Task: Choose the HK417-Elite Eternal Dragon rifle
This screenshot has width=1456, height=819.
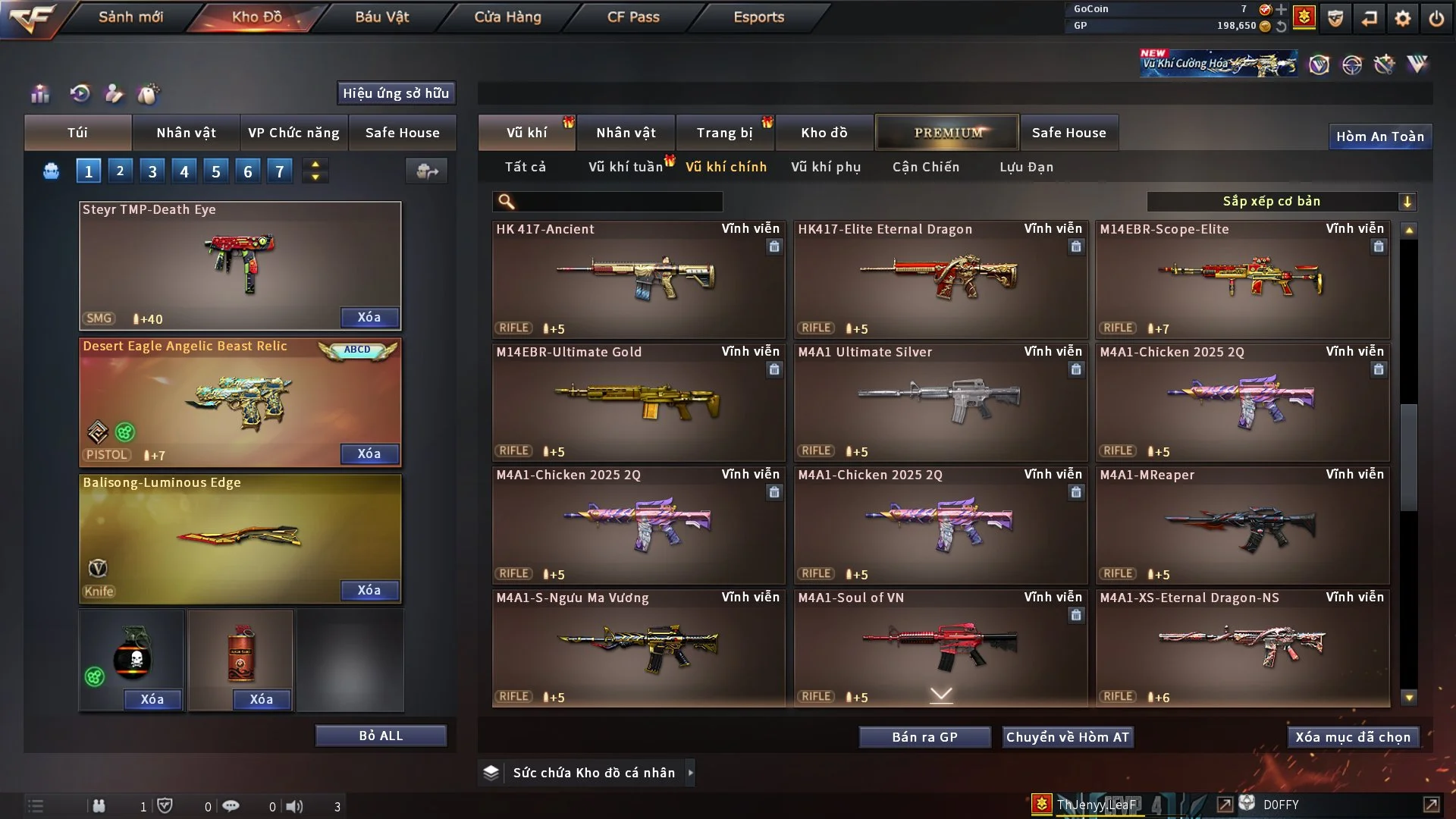Action: pos(940,279)
